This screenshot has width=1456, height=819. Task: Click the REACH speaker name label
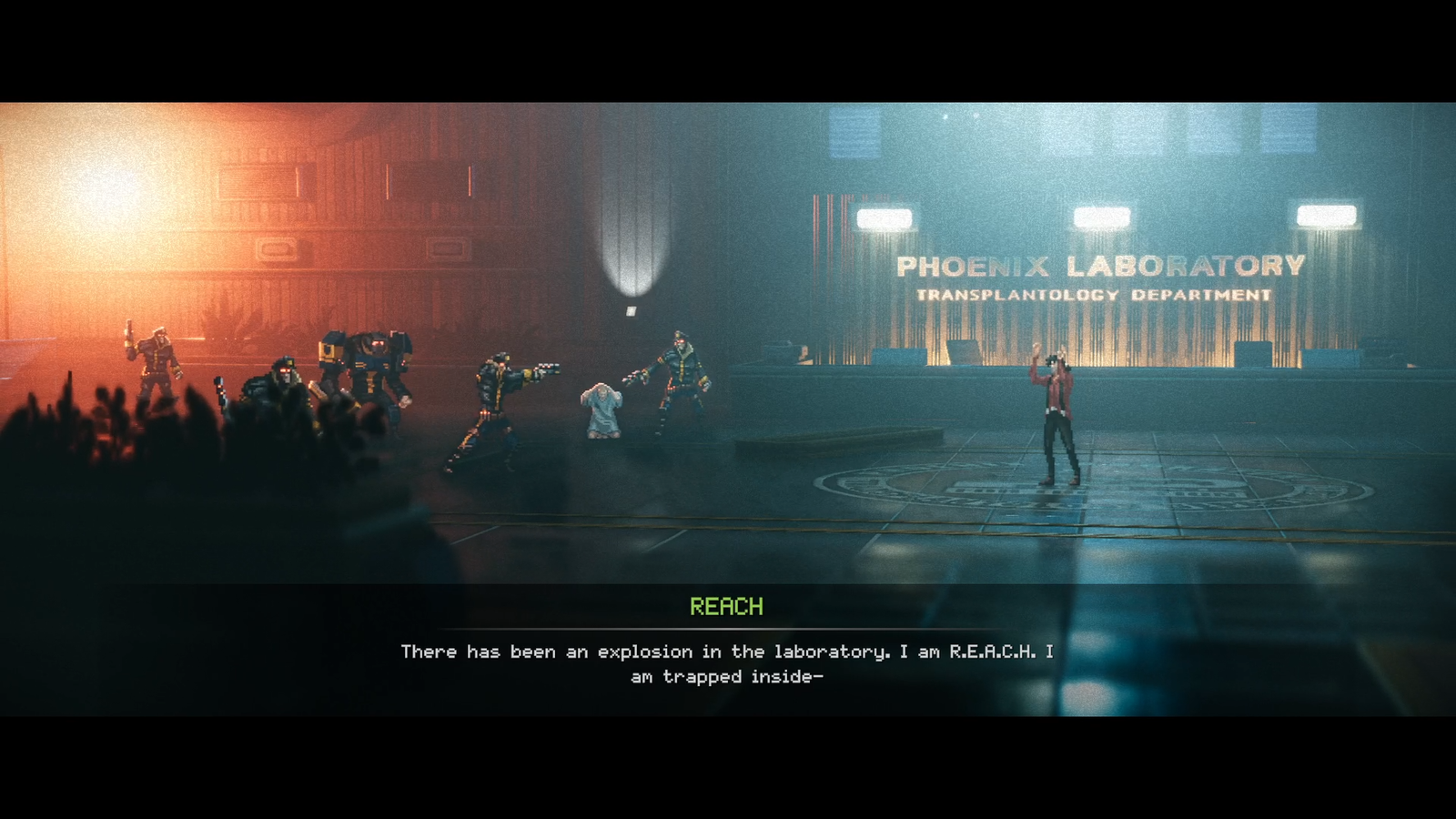pos(726,605)
